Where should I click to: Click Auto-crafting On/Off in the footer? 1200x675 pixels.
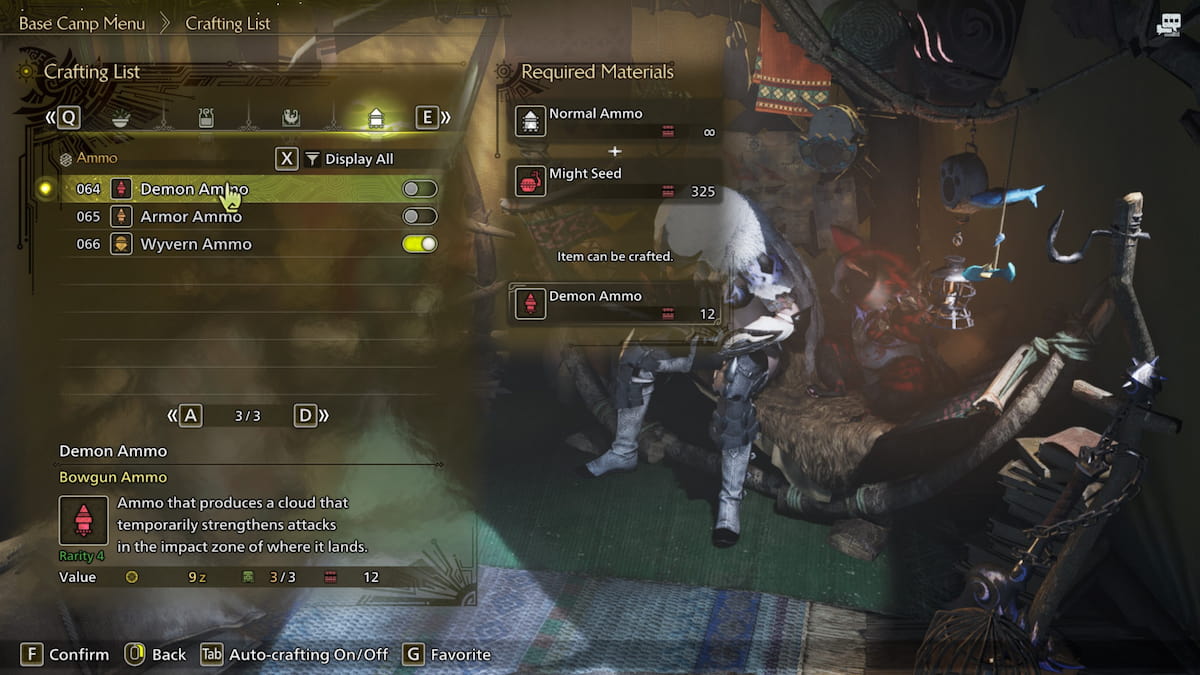point(295,655)
